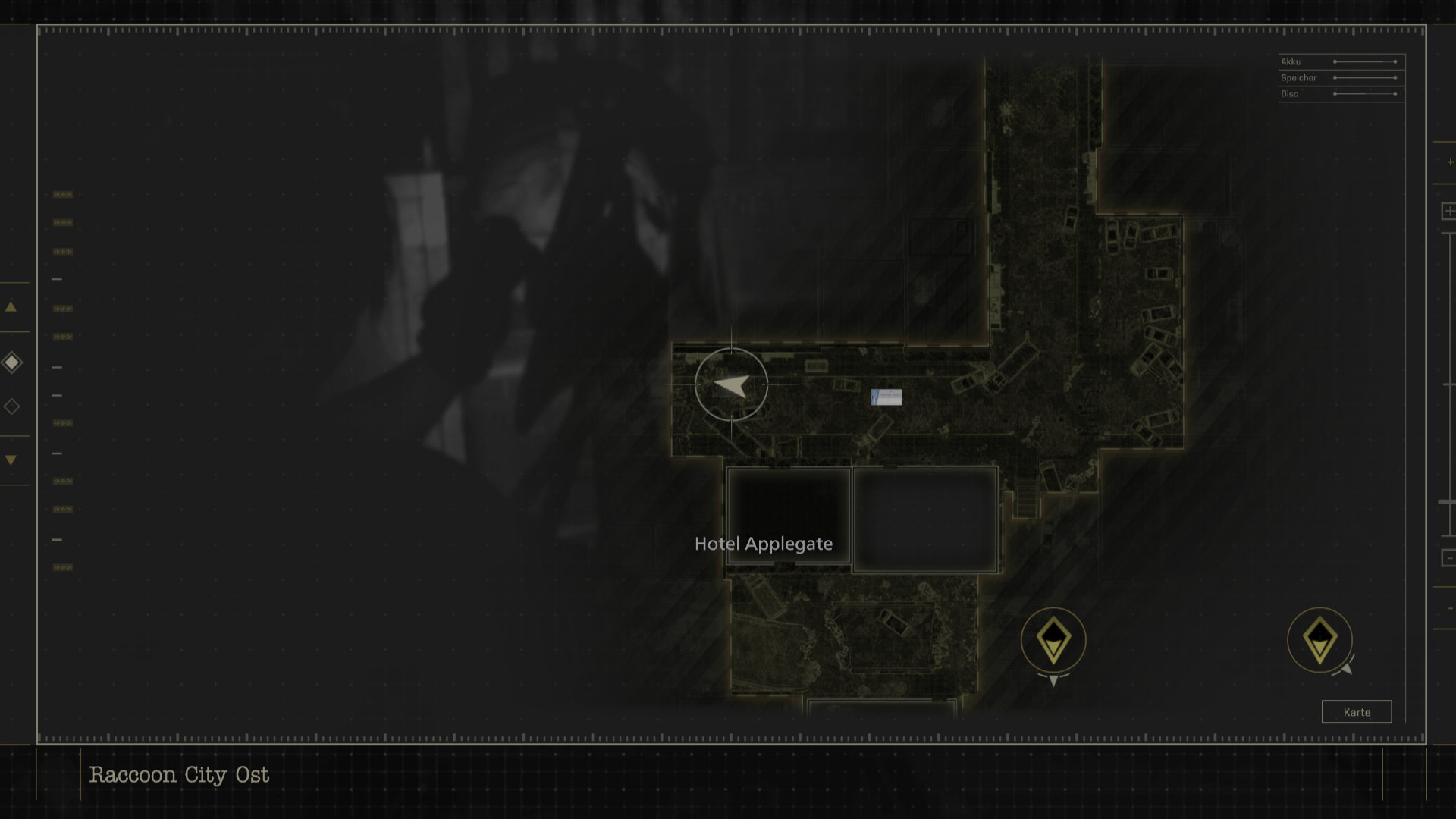
Task: Select the down arrow floor selector
Action: [x=11, y=460]
